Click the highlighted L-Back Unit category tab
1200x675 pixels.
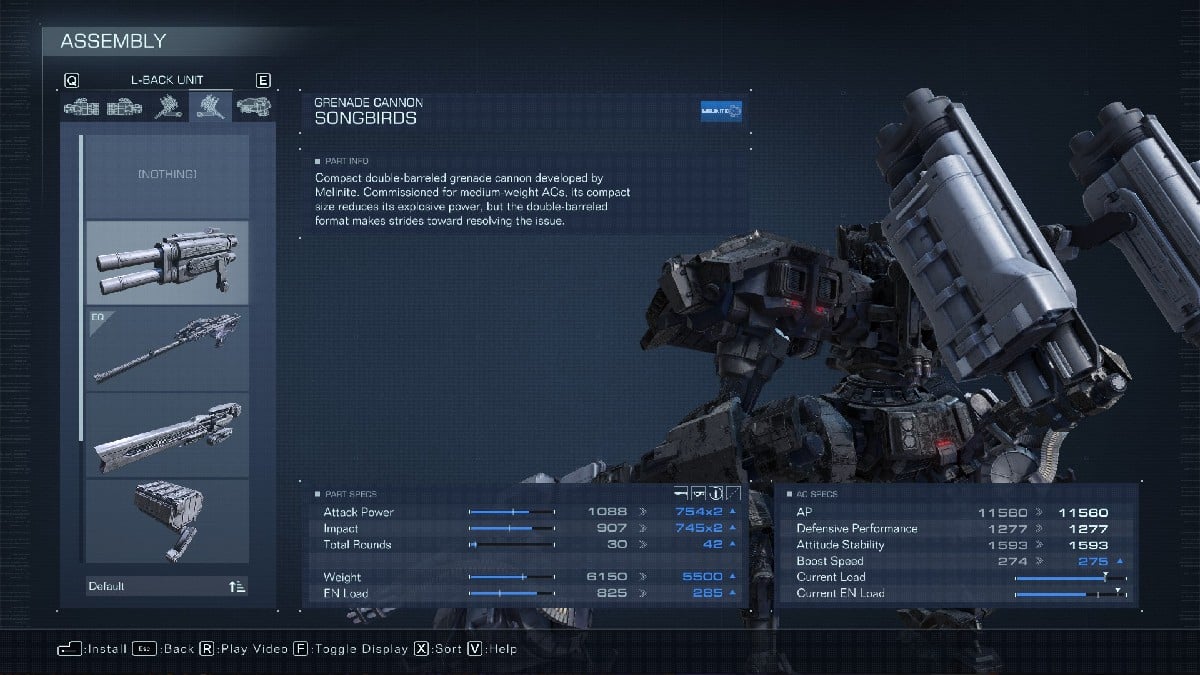tap(210, 106)
